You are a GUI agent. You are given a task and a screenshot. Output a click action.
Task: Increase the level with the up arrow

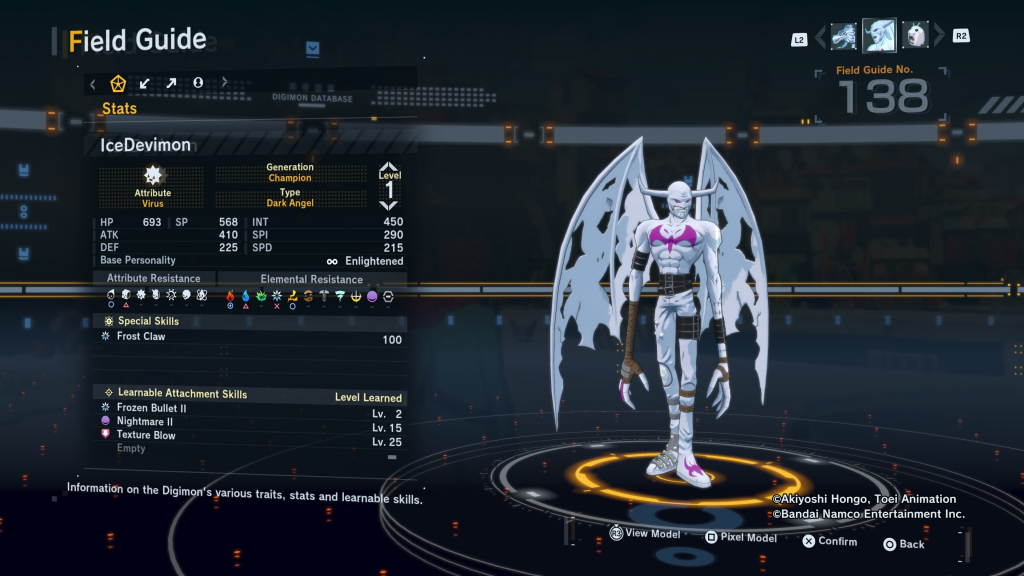pyautogui.click(x=389, y=168)
